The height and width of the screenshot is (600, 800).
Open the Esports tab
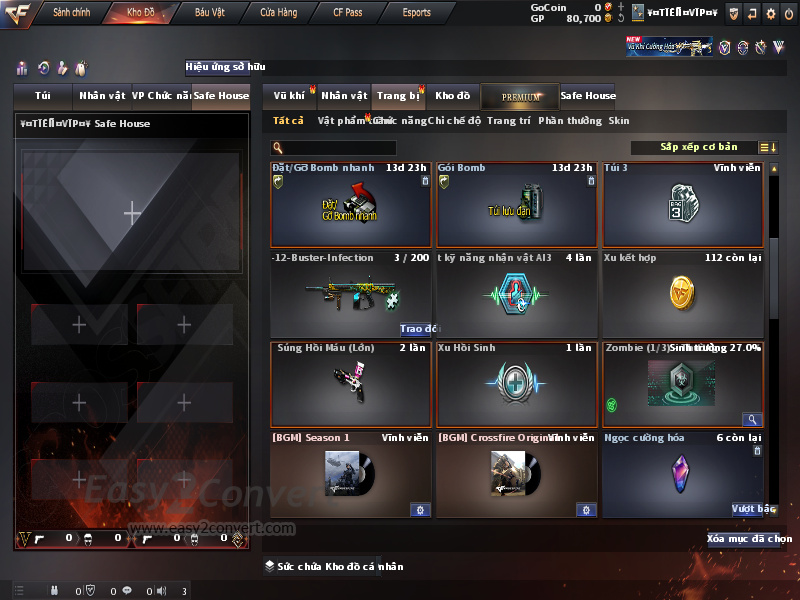[x=416, y=13]
